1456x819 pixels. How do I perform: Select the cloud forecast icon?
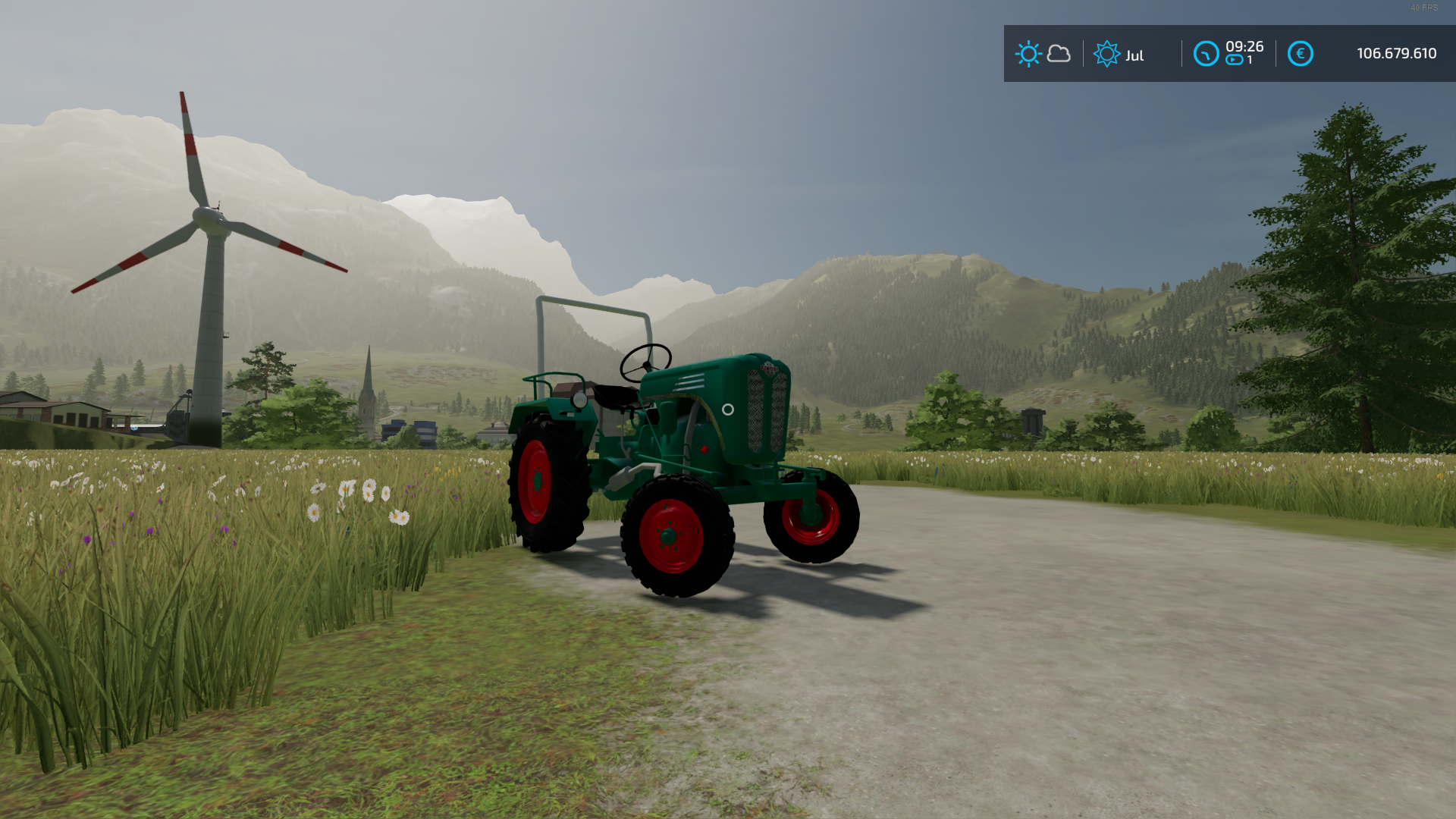coord(1059,54)
